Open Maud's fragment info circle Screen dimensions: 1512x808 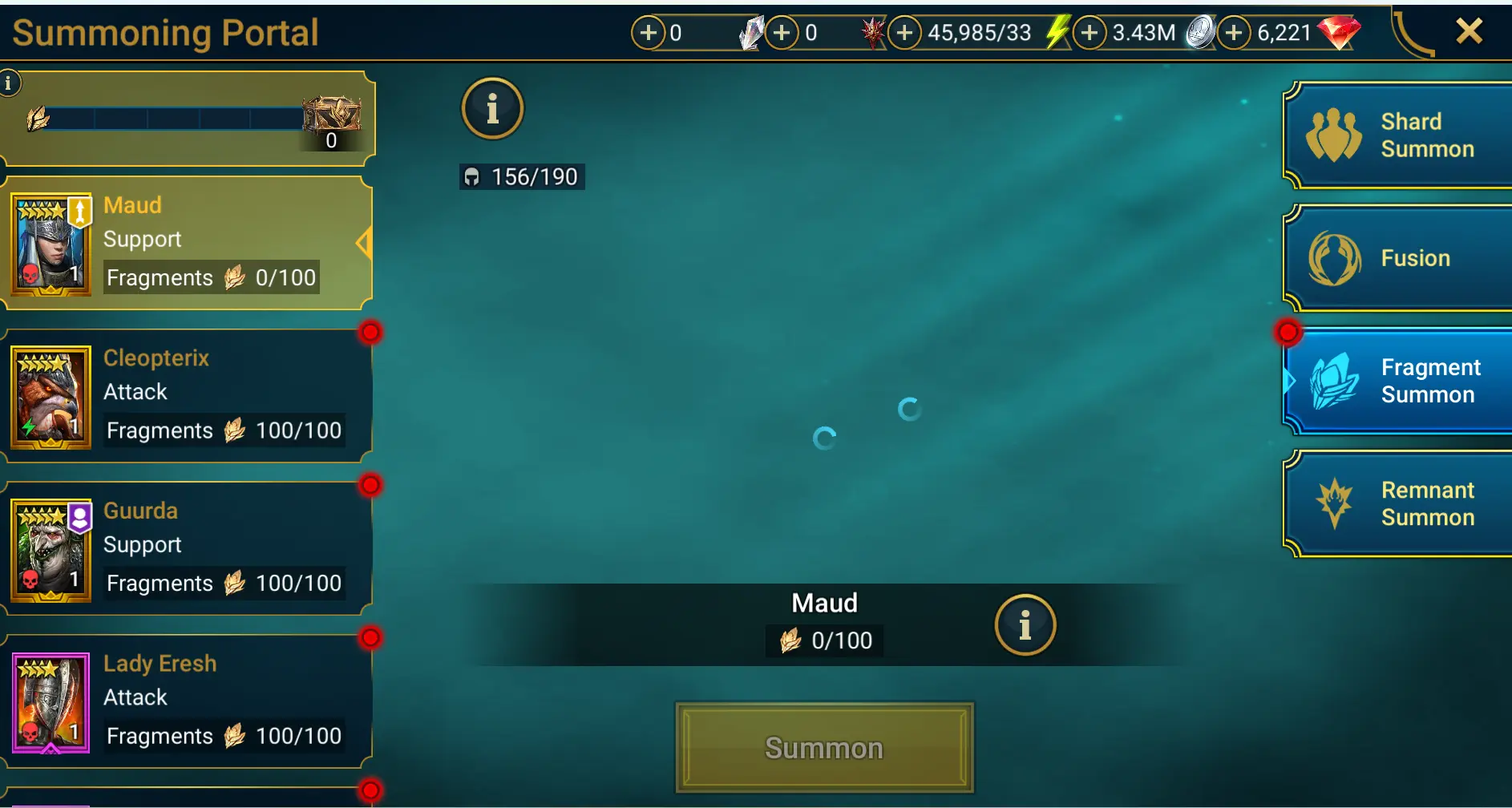click(x=1025, y=625)
